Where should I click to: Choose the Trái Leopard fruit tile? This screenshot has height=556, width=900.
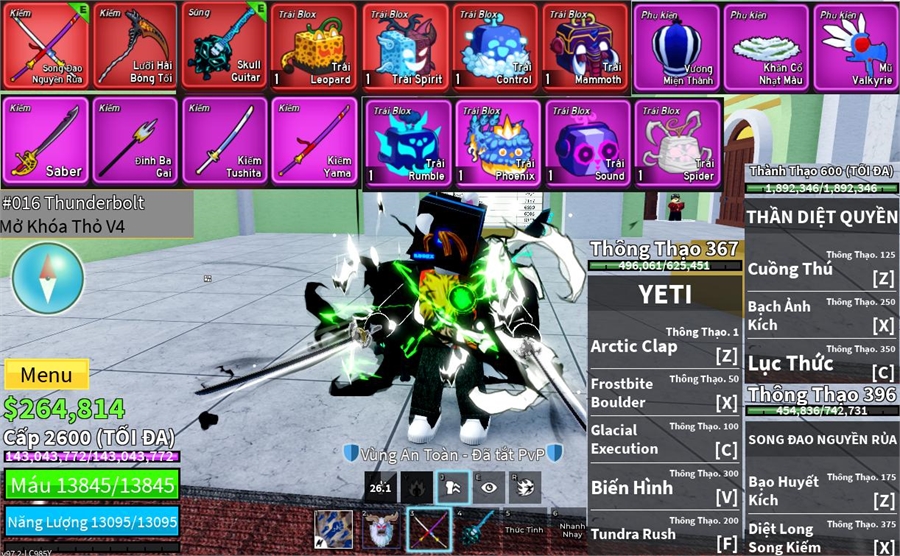[315, 46]
